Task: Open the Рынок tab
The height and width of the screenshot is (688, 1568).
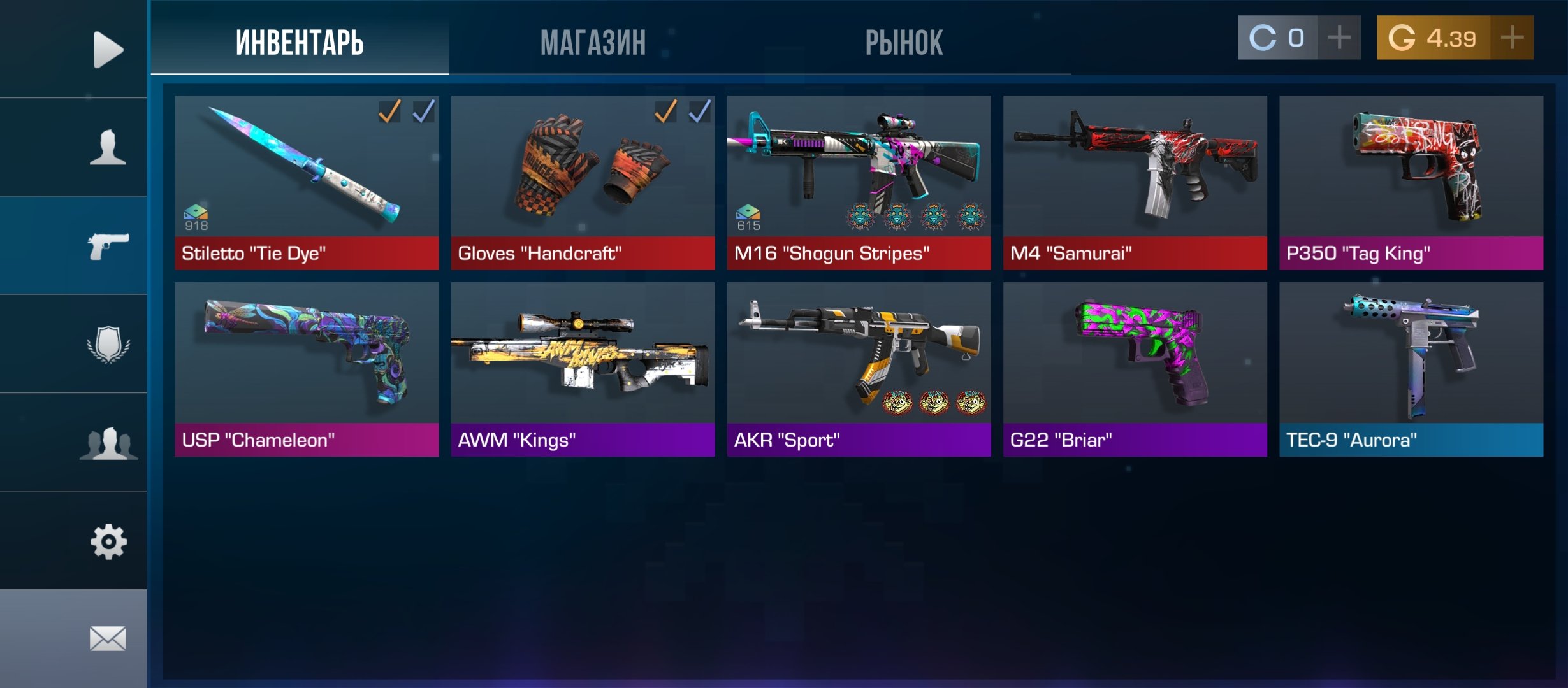Action: [903, 42]
